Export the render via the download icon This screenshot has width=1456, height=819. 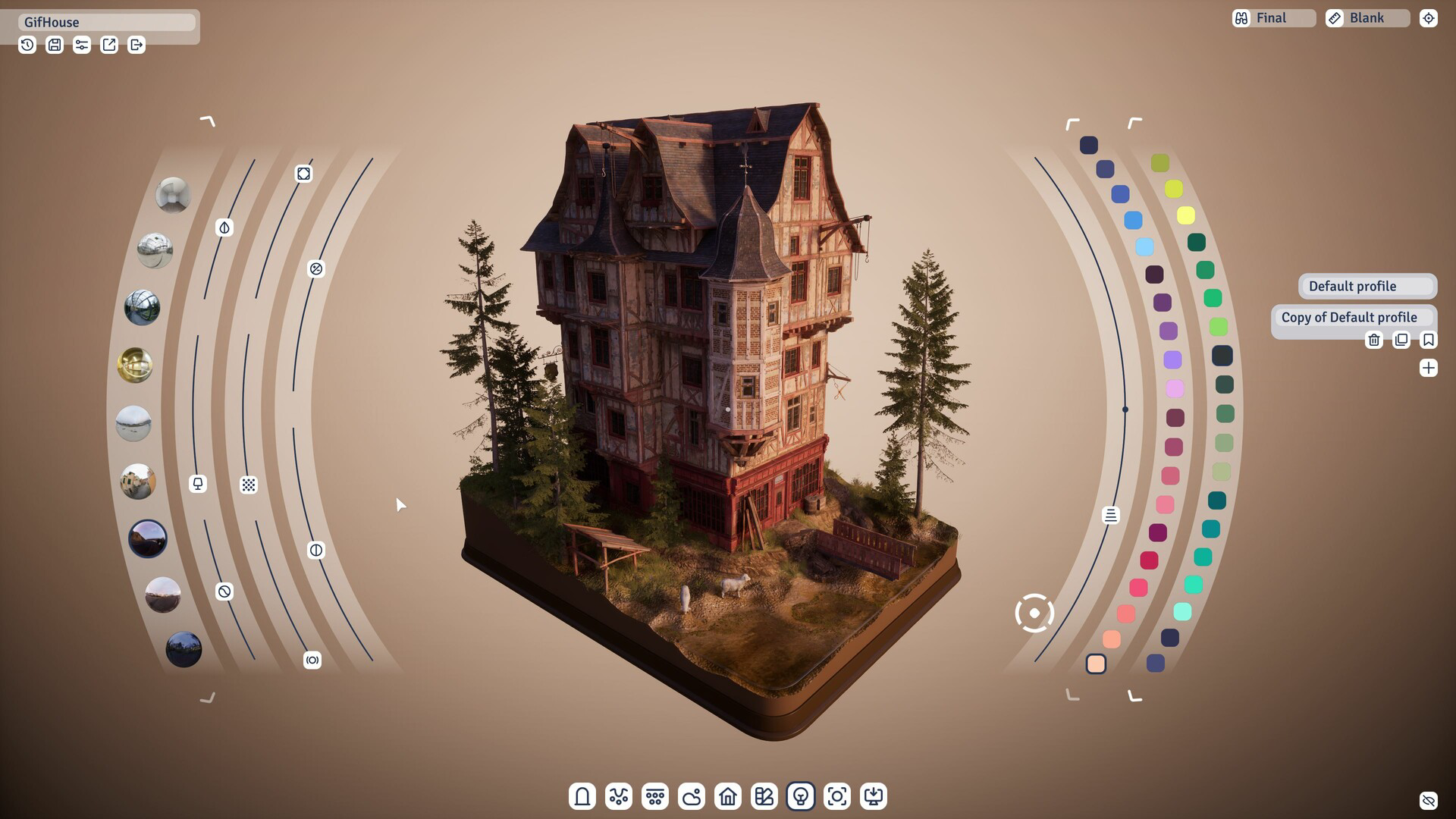[874, 796]
